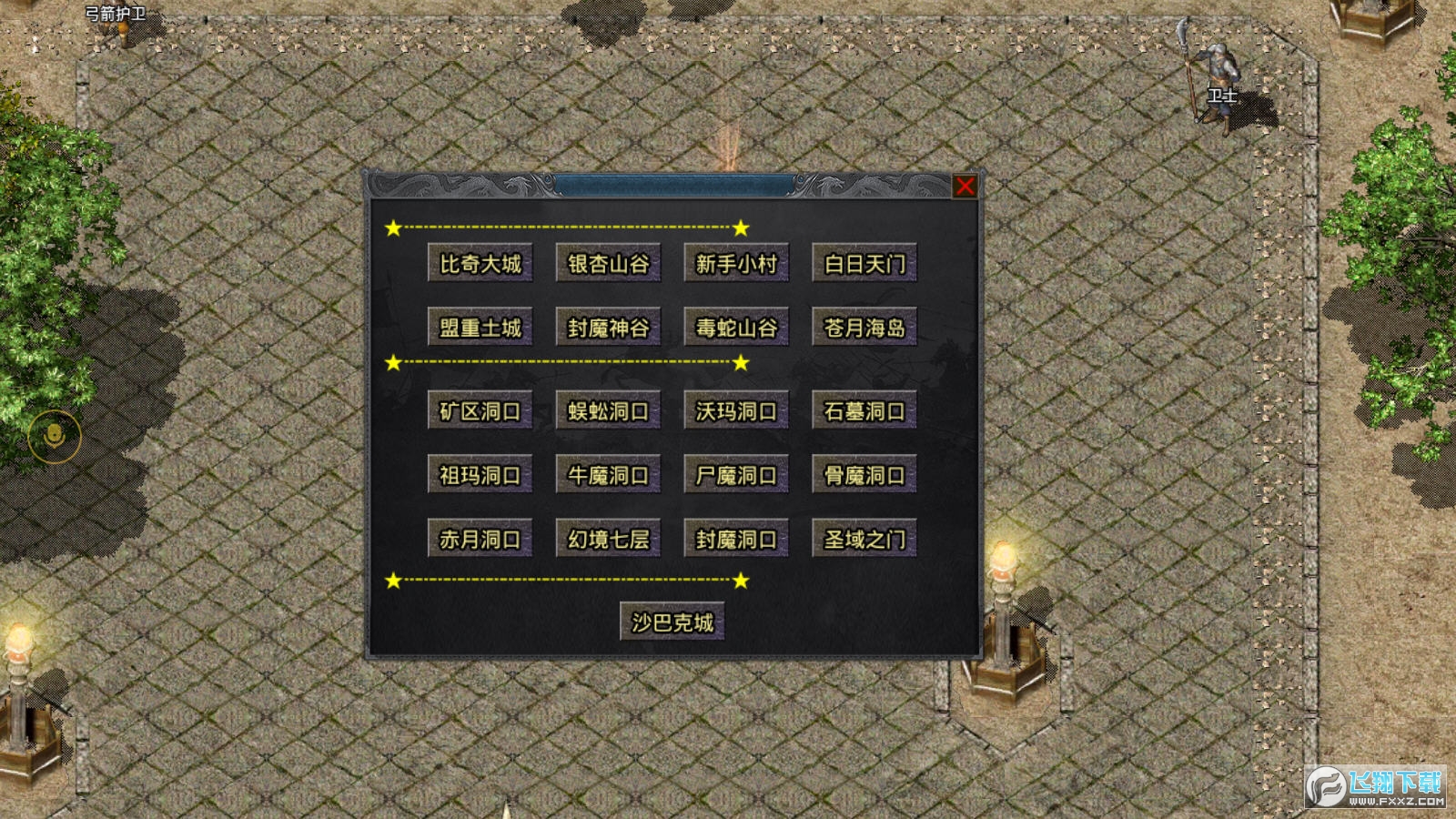The height and width of the screenshot is (819, 1456).
Task: Go to 沙巴克城
Action: point(672,622)
